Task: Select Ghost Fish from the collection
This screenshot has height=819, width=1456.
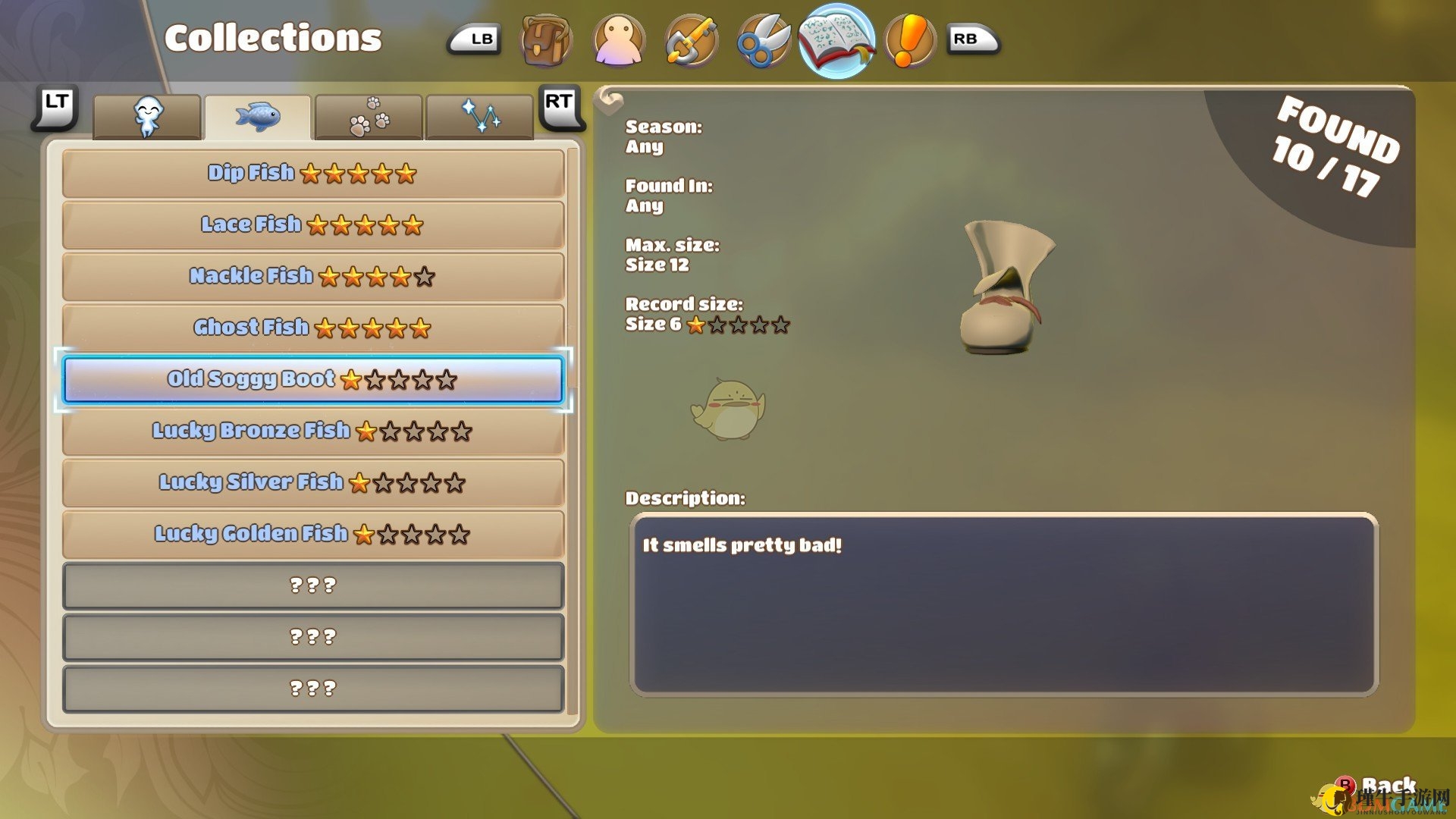Action: point(312,328)
